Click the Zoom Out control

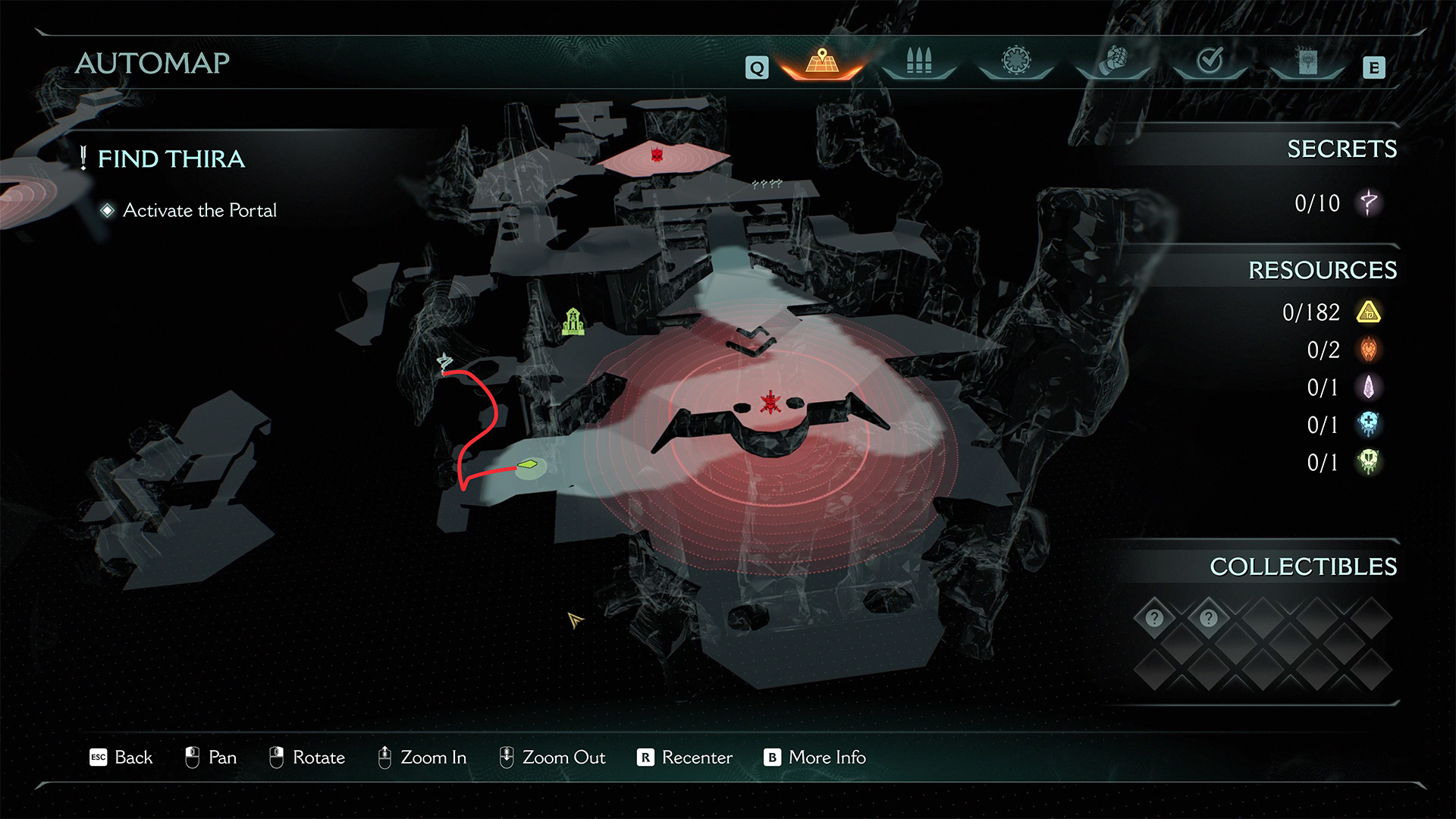[553, 758]
